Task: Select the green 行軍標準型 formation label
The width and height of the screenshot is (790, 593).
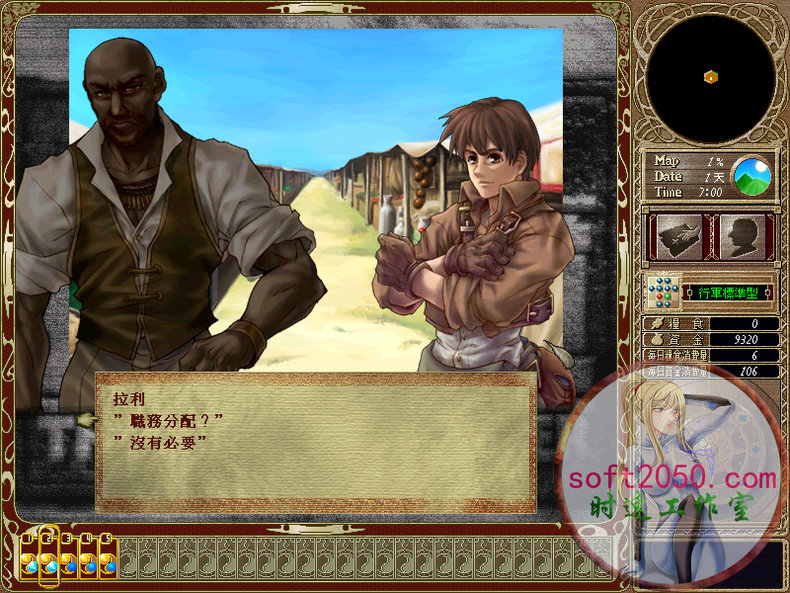Action: (x=730, y=293)
